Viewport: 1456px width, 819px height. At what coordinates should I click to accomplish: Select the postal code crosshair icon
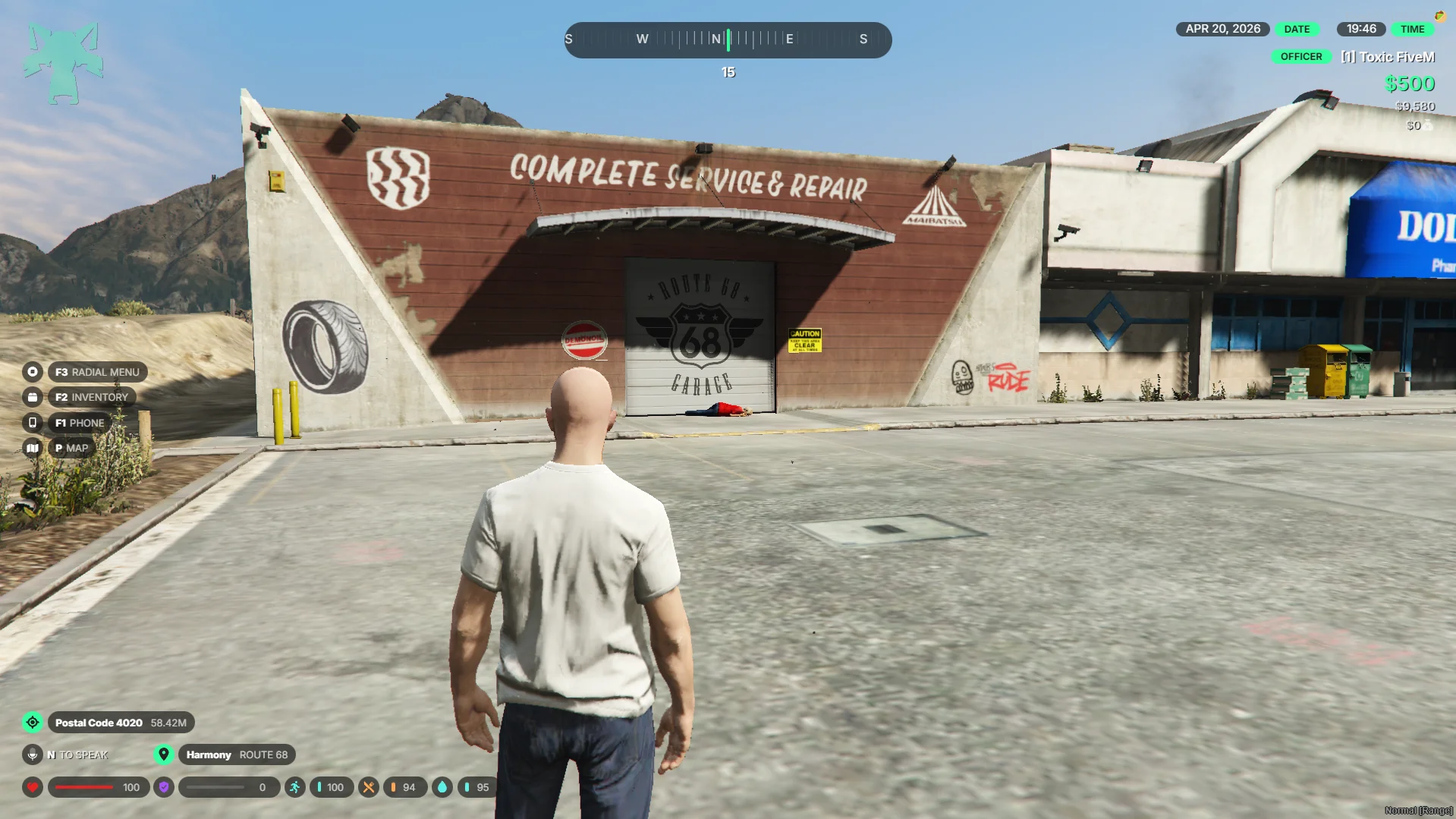click(x=33, y=723)
